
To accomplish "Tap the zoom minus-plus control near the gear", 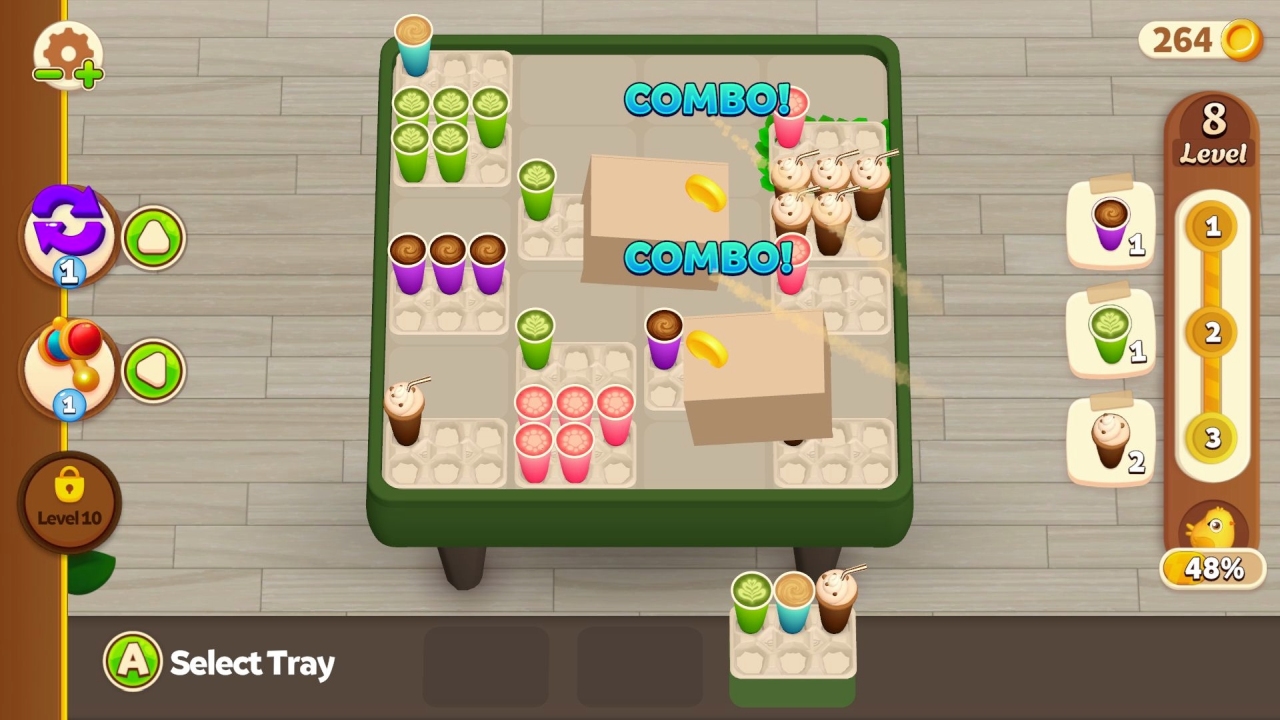I will tap(66, 73).
